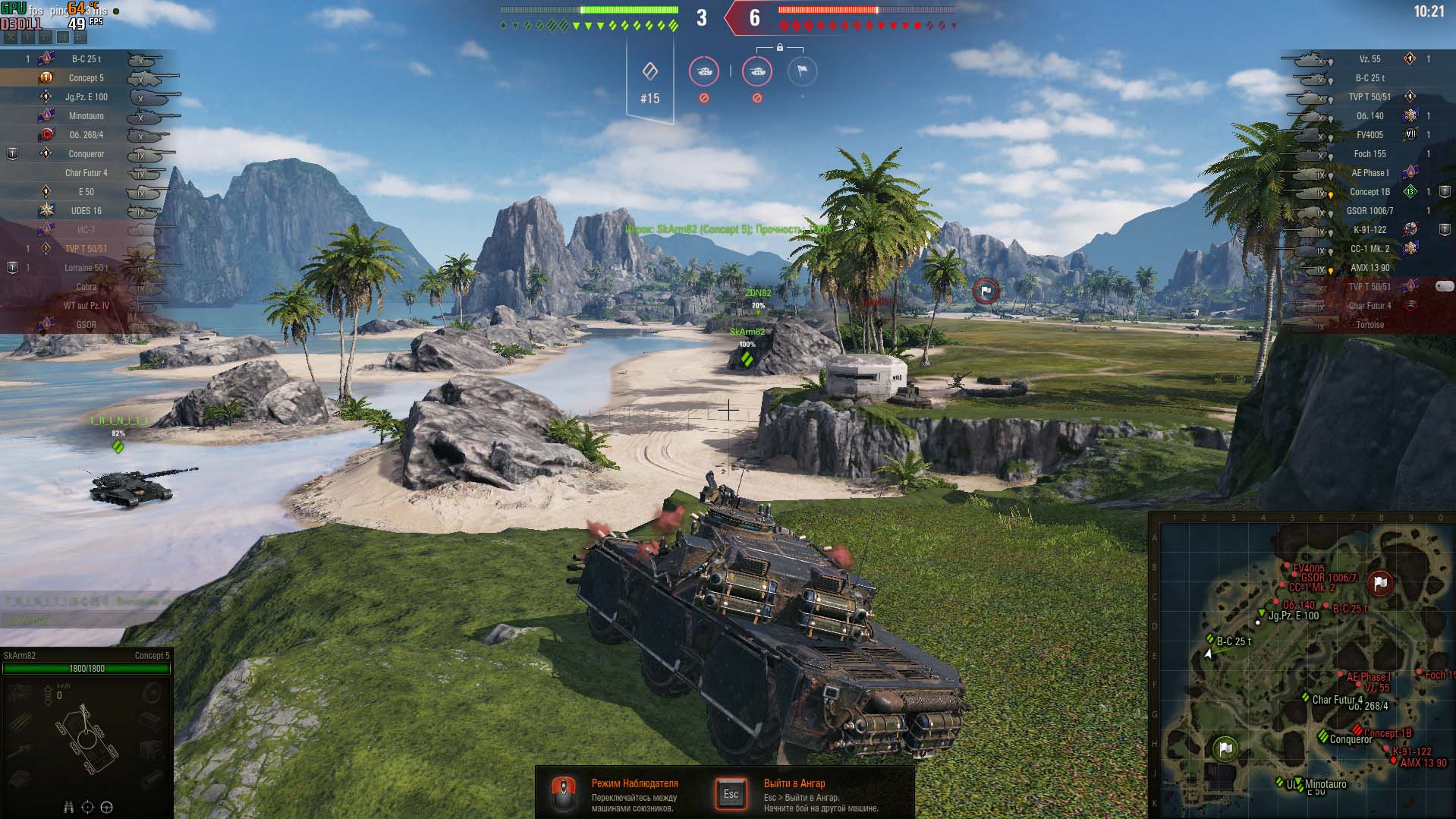The height and width of the screenshot is (819, 1456).
Task: Choose the AMX 13 90 enemy entry
Action: (x=1370, y=268)
